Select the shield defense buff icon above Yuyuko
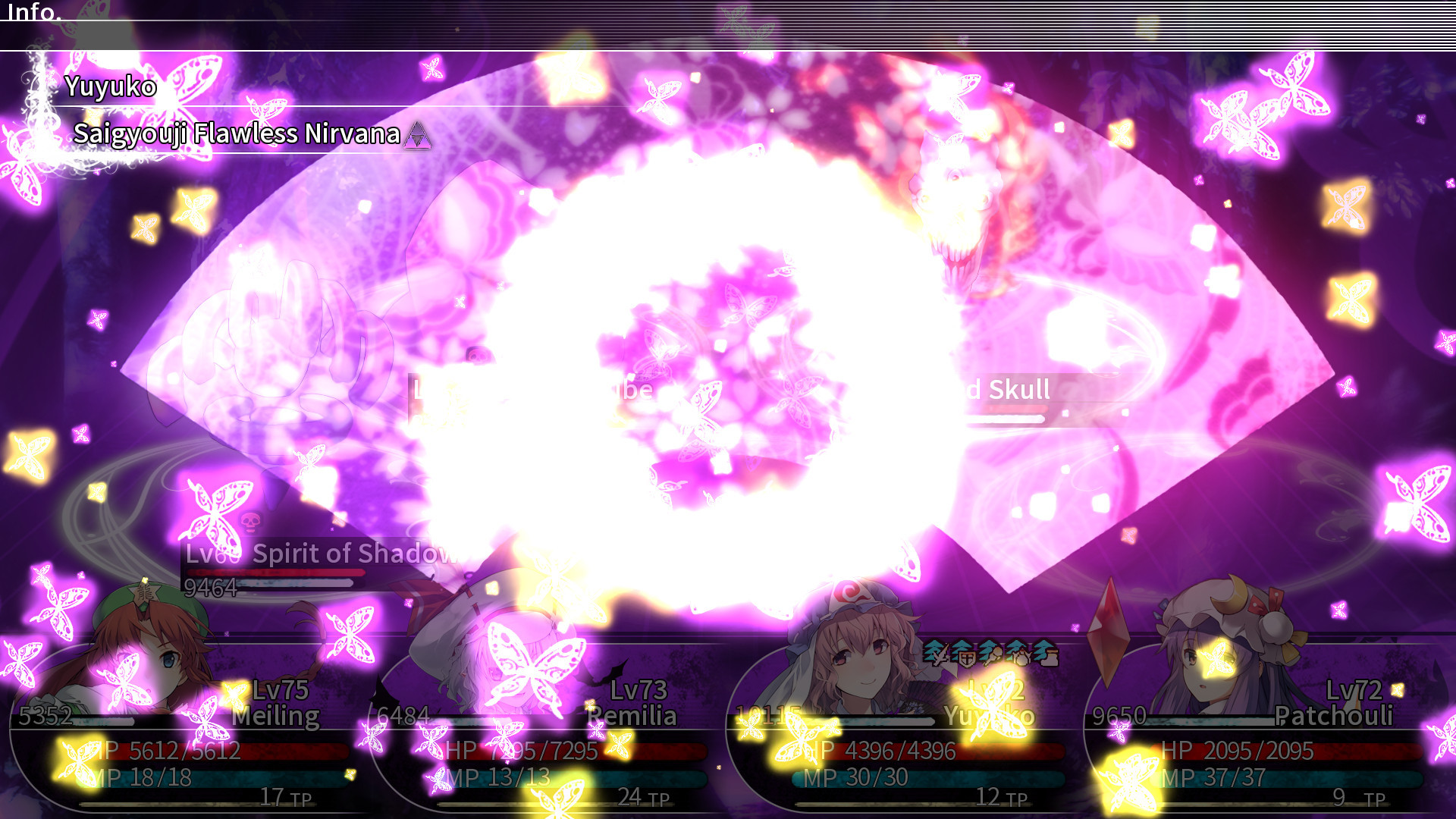The image size is (1456, 819). point(963,654)
